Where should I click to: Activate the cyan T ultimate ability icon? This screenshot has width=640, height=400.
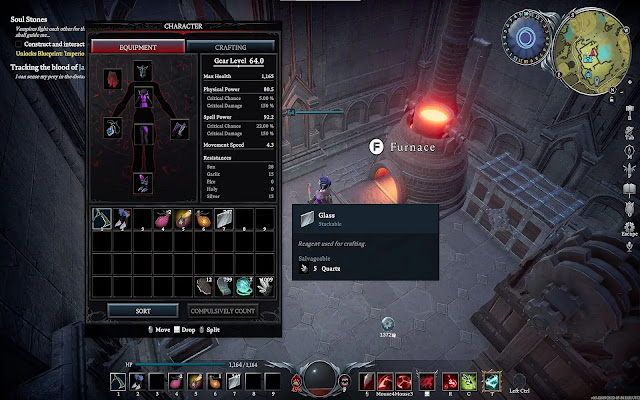490,381
